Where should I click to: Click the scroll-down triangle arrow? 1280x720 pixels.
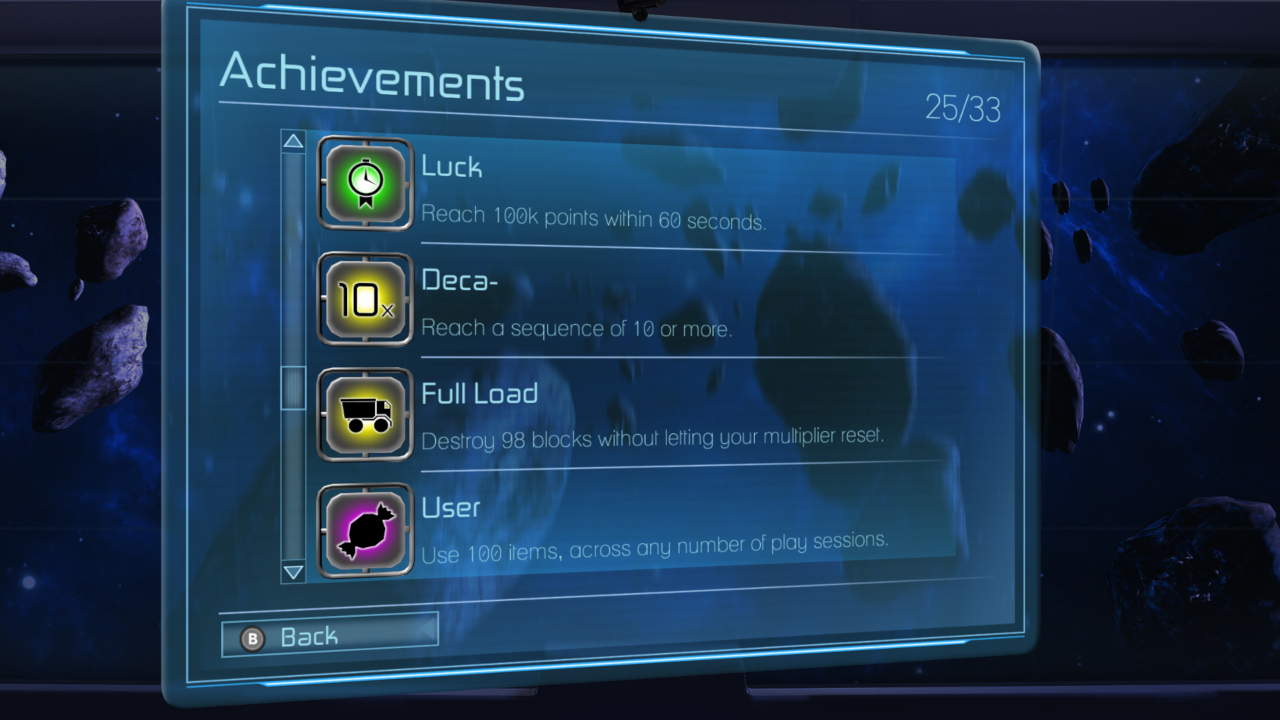click(293, 572)
